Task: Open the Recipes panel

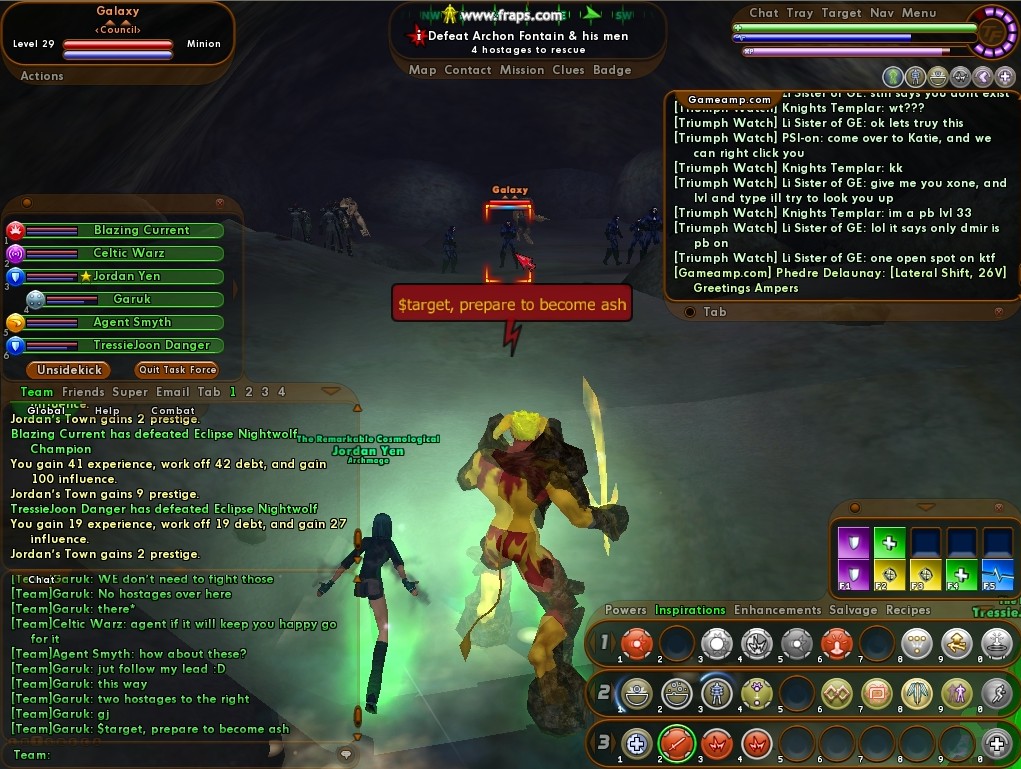Action: point(907,610)
